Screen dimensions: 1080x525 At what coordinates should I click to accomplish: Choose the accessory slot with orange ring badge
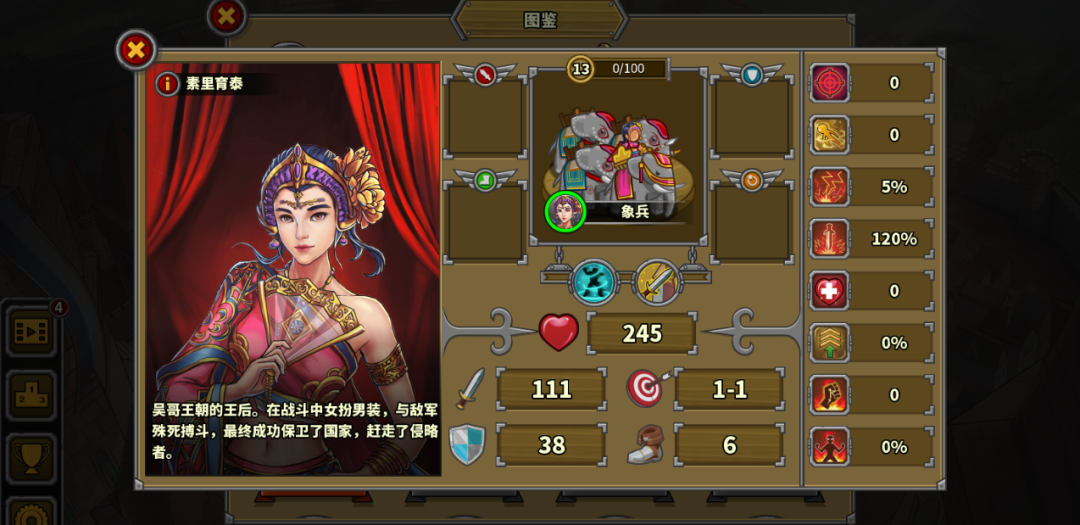pyautogui.click(x=752, y=222)
